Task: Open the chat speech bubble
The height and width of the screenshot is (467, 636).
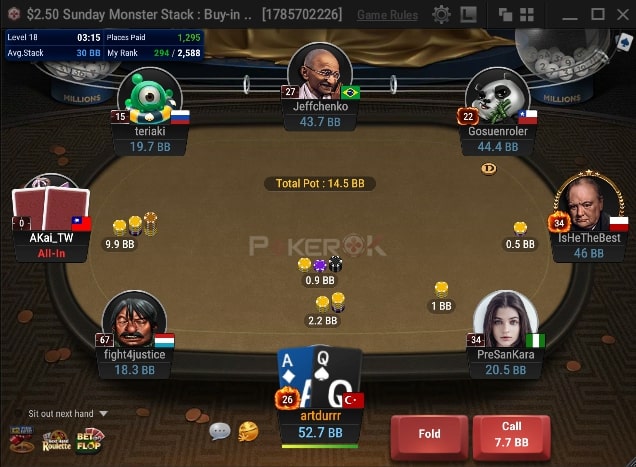Action: 220,432
